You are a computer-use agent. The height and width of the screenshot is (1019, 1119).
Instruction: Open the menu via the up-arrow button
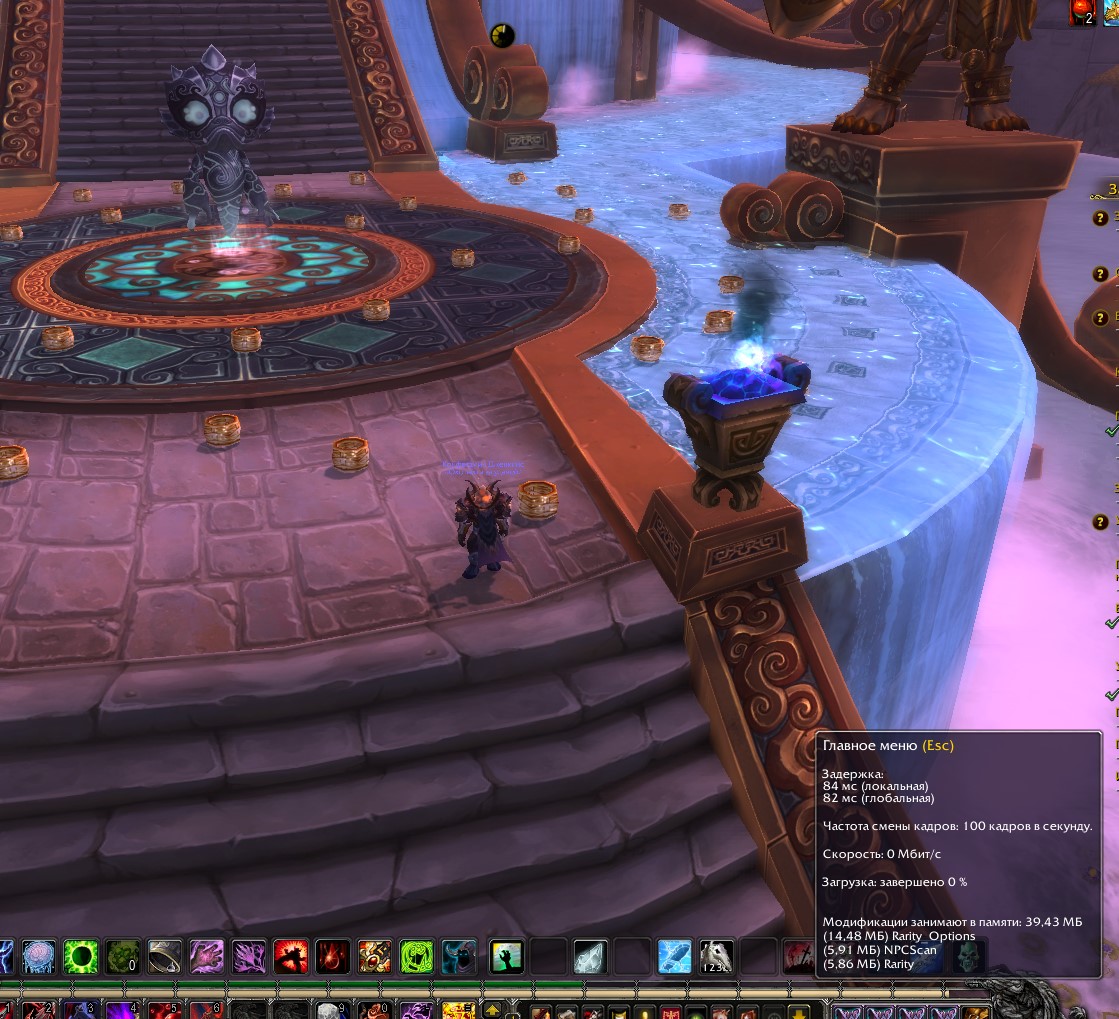pos(493,1010)
